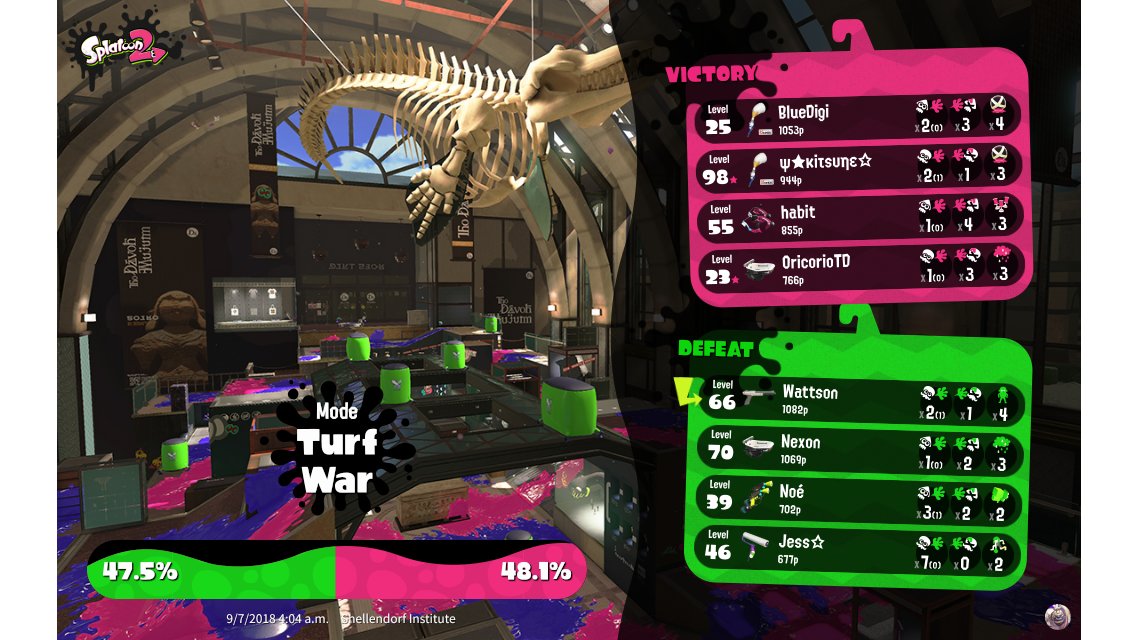The height and width of the screenshot is (640, 1138).
Task: Click the habit player row
Action: 860,217
